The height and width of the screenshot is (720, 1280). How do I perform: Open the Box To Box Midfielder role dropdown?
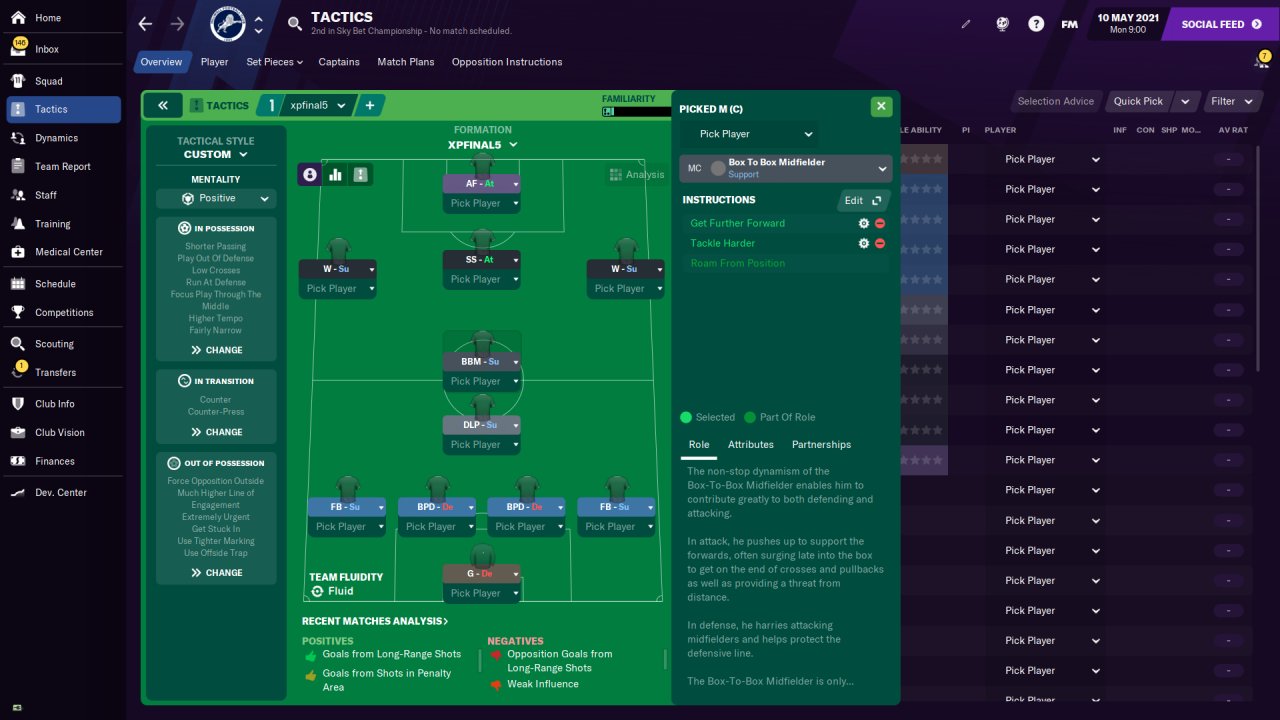[784, 168]
